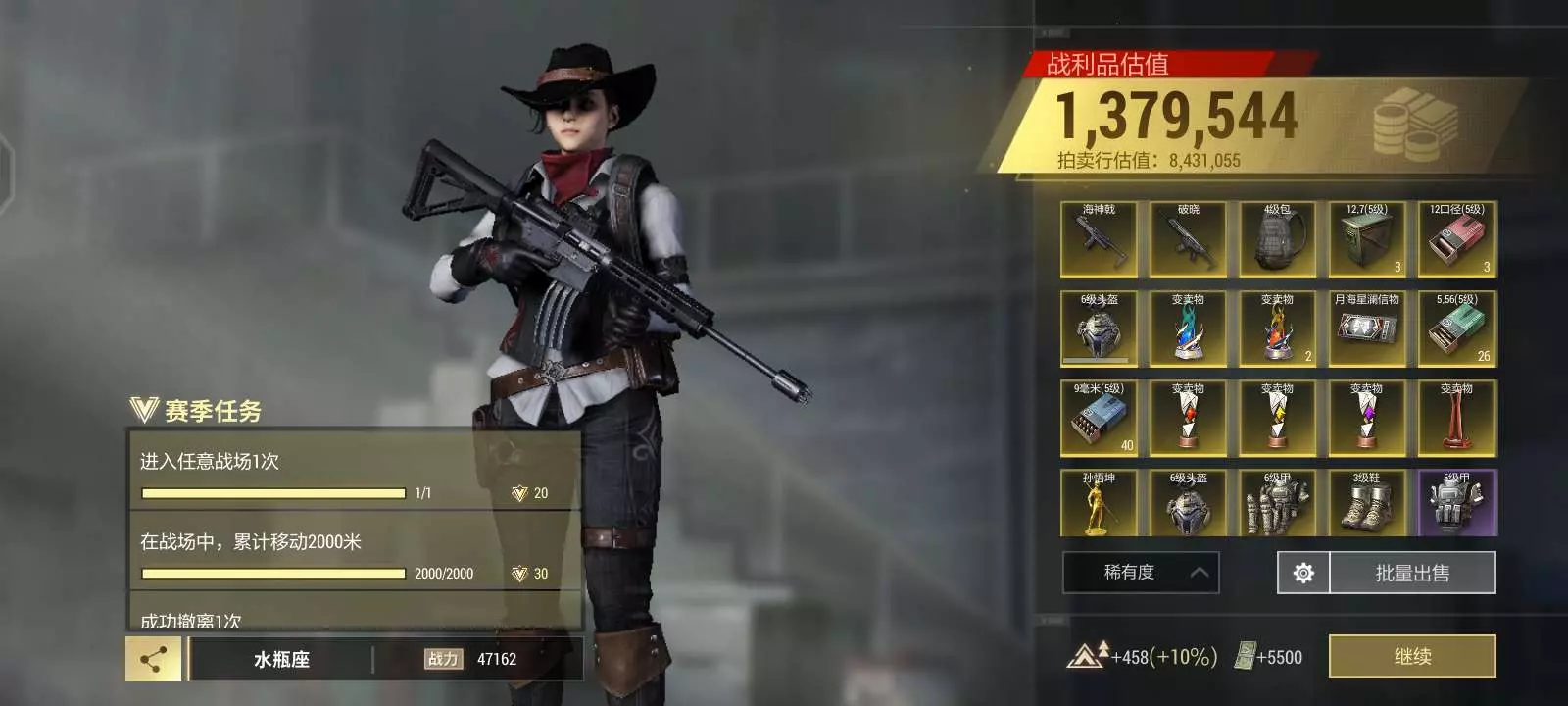Select the 破晓 rifle slot
The height and width of the screenshot is (706, 1568).
coord(1188,239)
